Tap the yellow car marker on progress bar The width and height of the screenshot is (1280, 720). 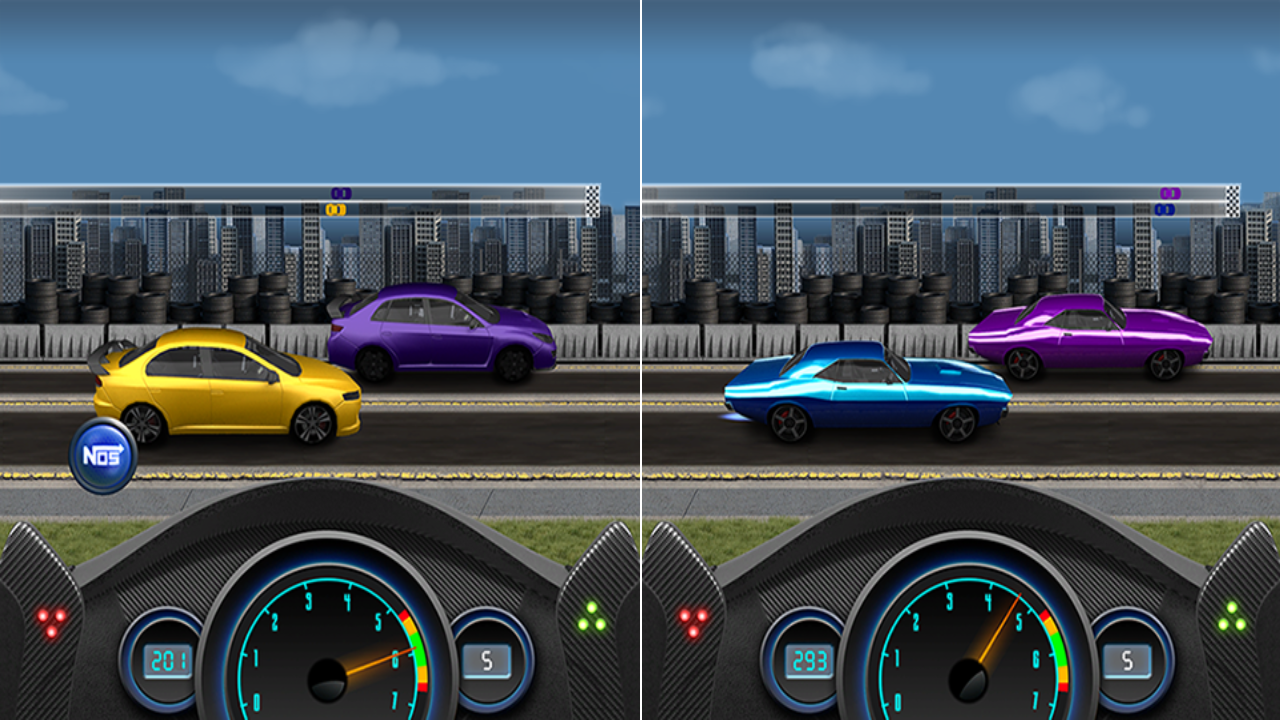[337, 209]
